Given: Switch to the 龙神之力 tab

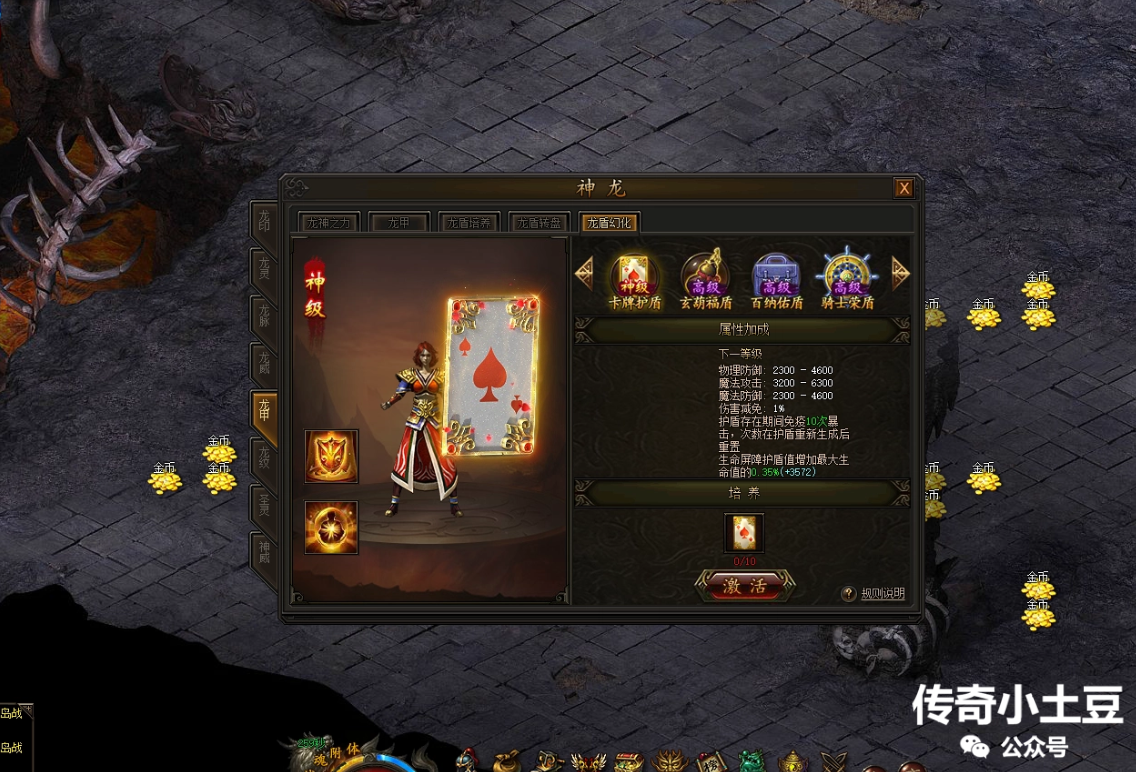Looking at the screenshot, I should point(331,223).
